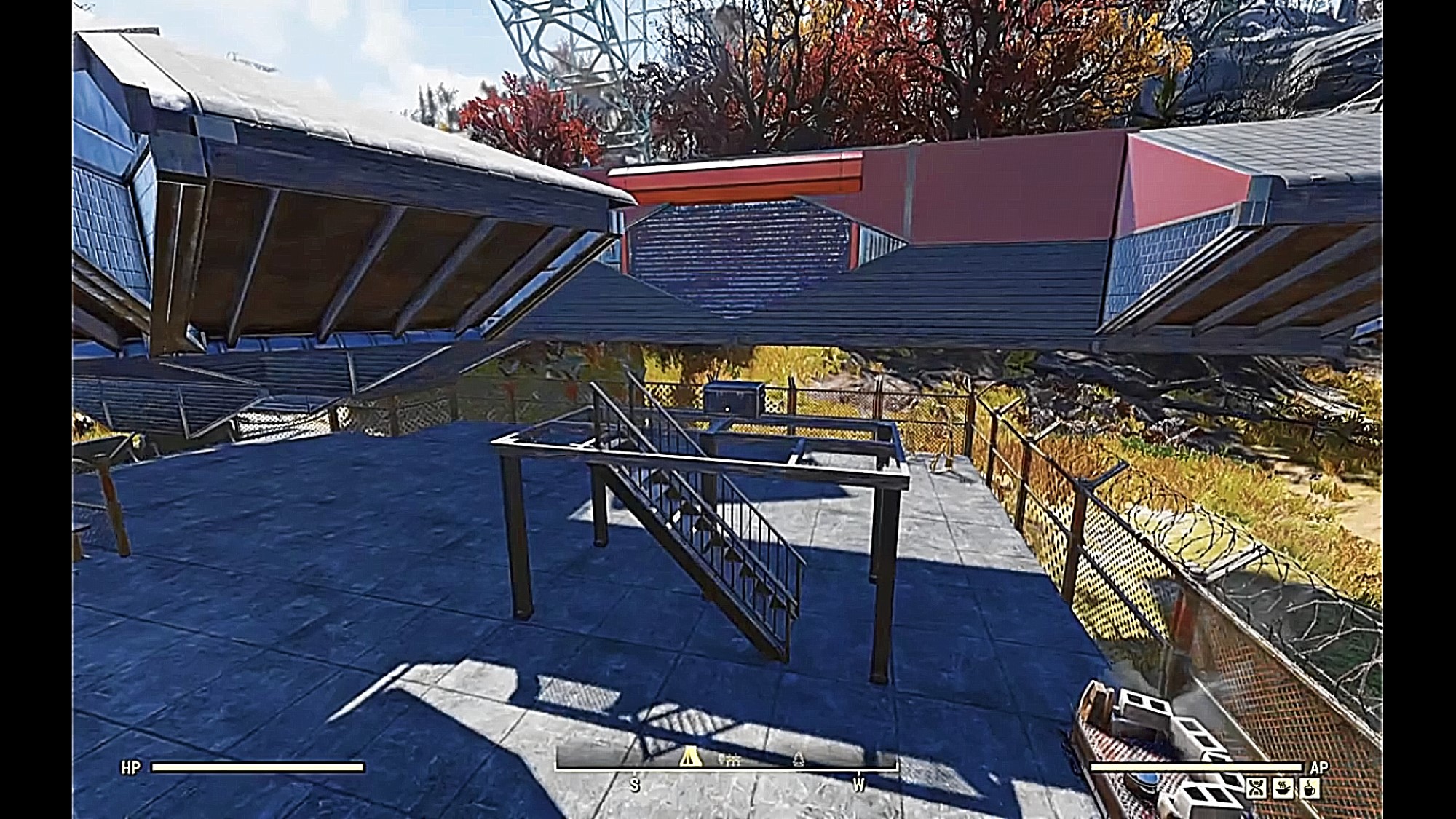Click the hourglass-figure status effect icon
This screenshot has width=1456, height=819.
(x=1256, y=788)
